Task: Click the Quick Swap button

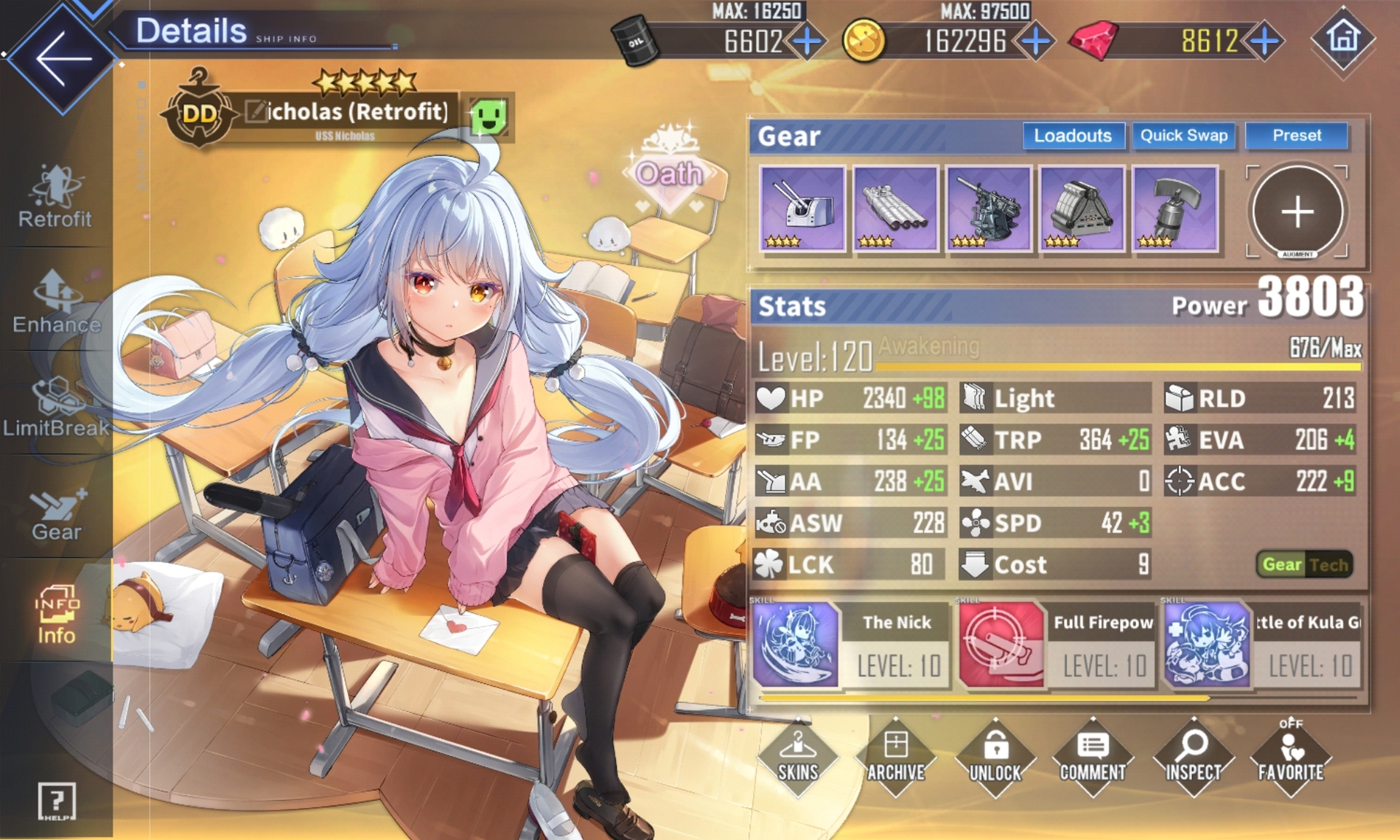Action: click(1183, 136)
